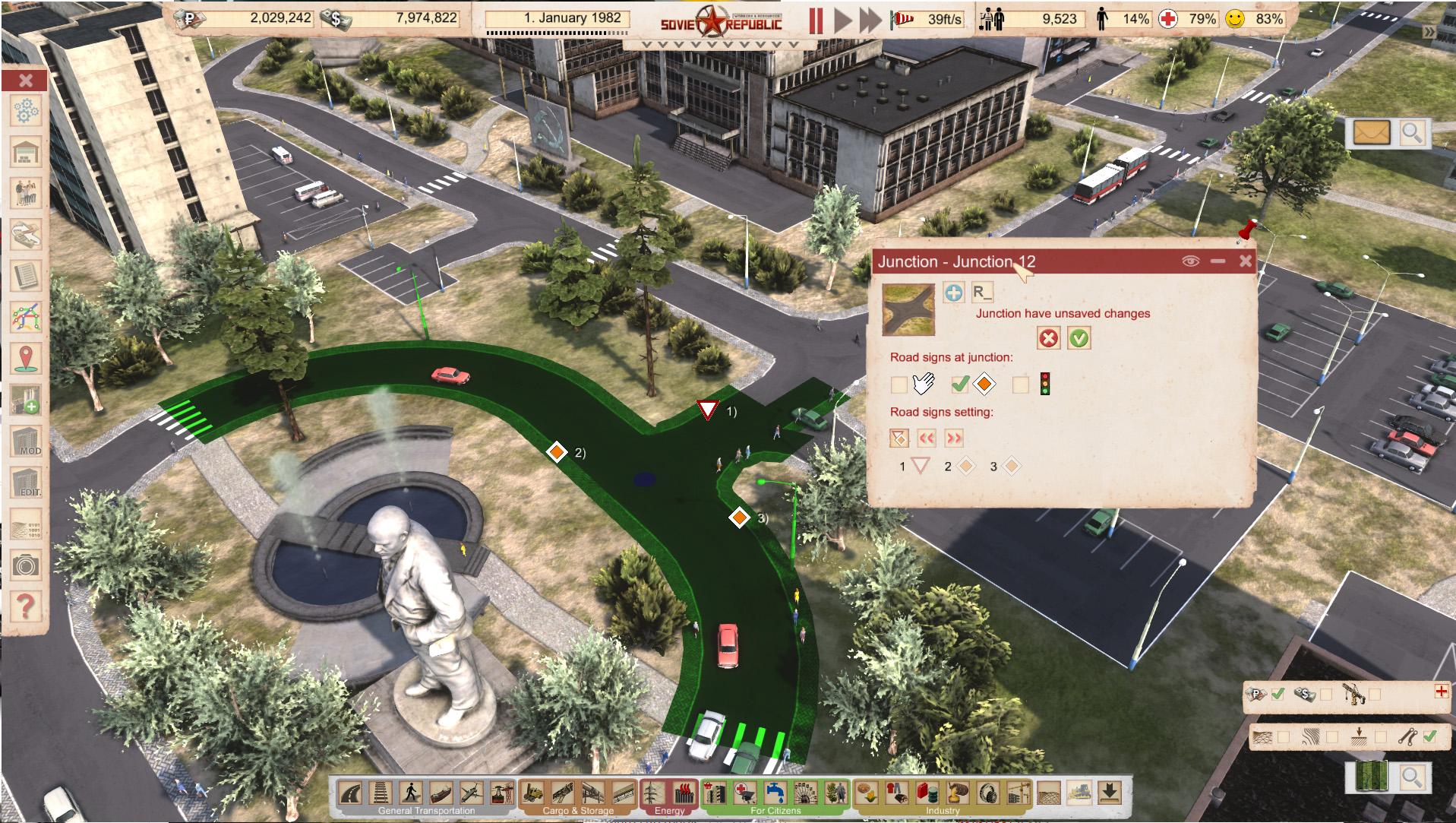1456x823 pixels.
Task: Select the water tap infrastructure category
Action: 775,793
